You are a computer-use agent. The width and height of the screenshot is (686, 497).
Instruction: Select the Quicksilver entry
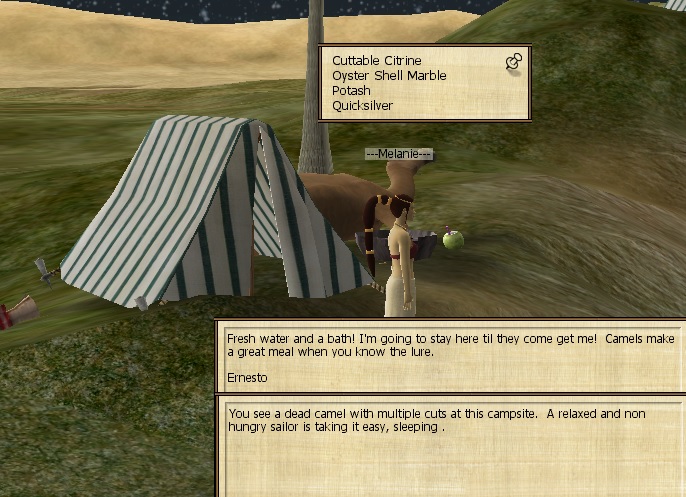[362, 105]
